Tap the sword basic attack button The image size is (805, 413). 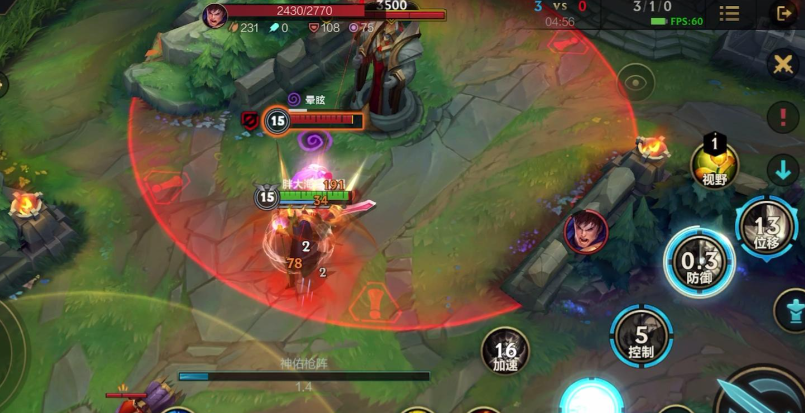coord(765,395)
